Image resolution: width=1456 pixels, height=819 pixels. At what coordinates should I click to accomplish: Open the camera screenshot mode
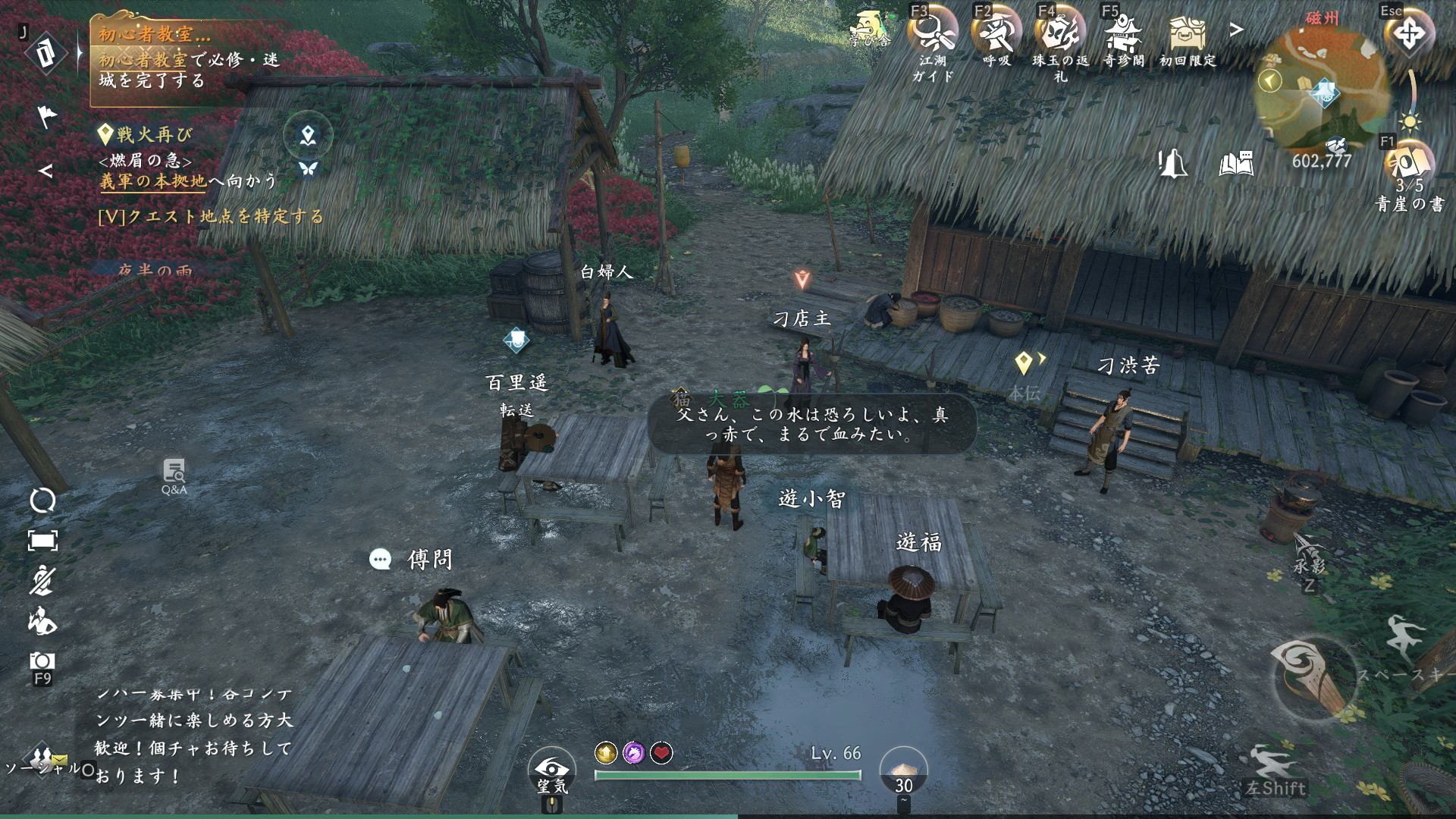pos(42,661)
